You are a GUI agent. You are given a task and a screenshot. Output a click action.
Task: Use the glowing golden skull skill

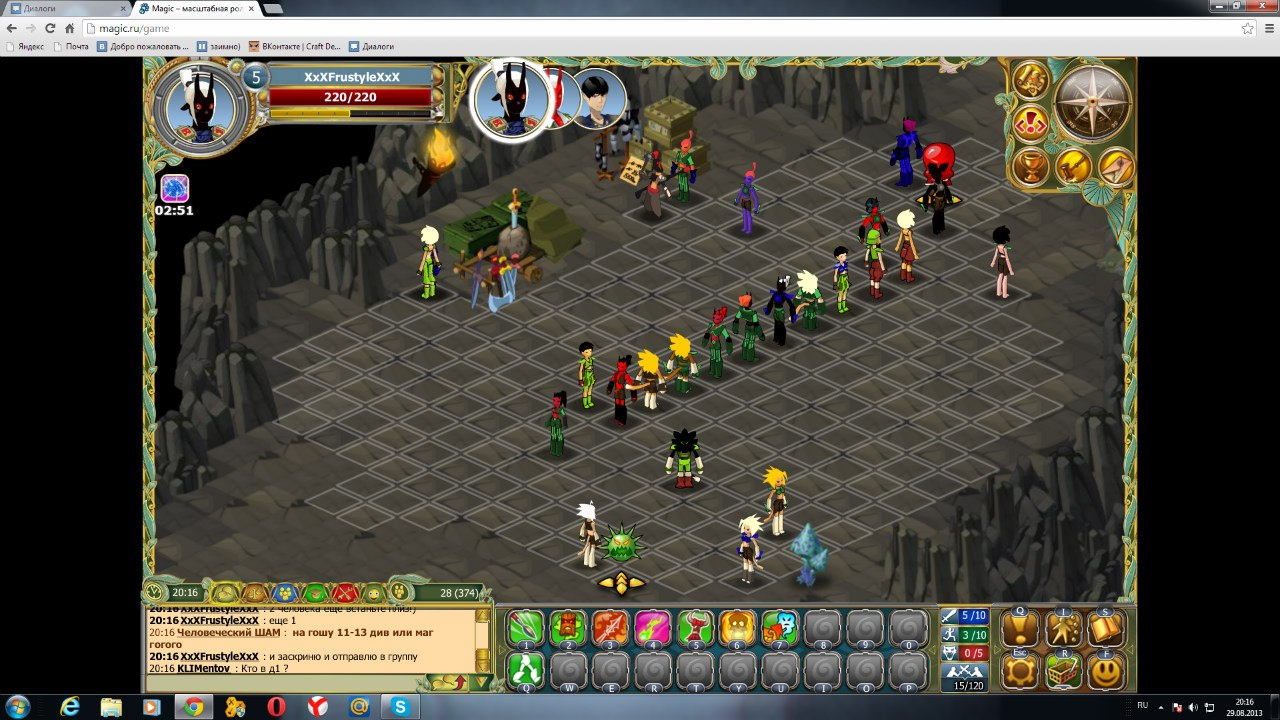pos(738,629)
